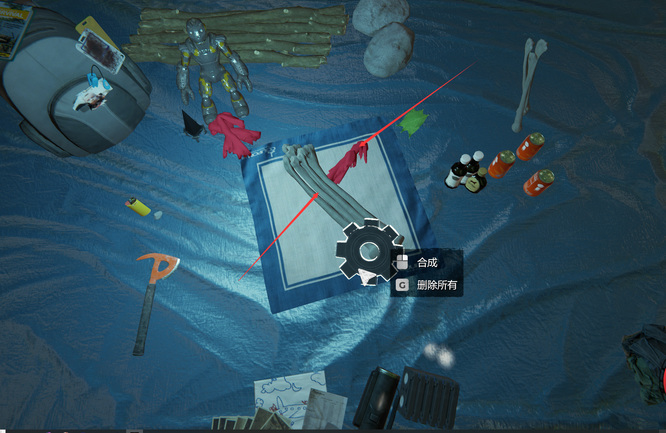666x433 pixels.
Task: Select the grey rocks in inventory
Action: 384,36
